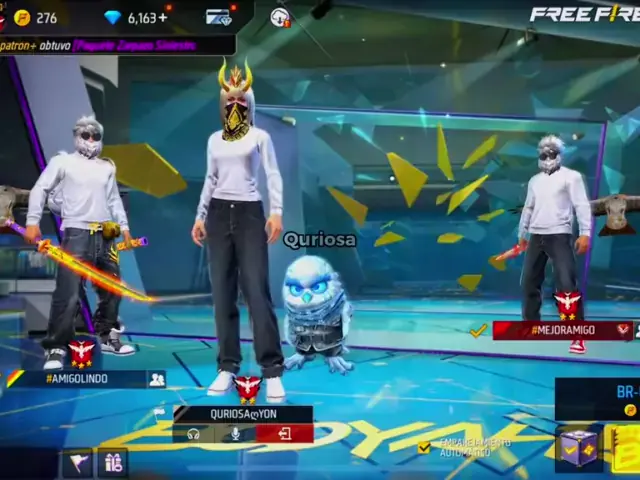This screenshot has width=640, height=480.
Task: Open the diamond membership card icon
Action: coord(219,17)
